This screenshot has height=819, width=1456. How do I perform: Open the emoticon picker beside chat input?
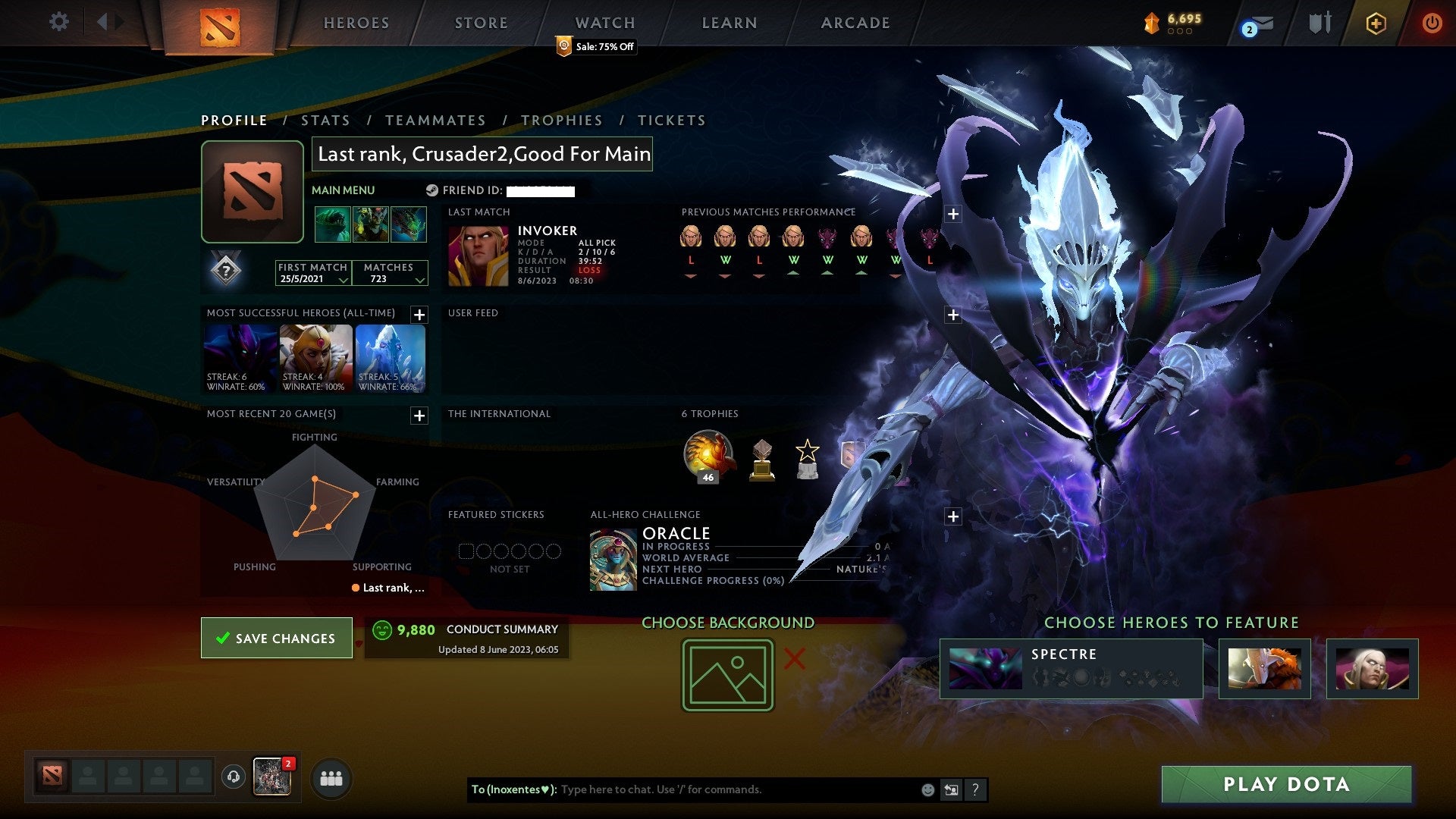click(927, 789)
